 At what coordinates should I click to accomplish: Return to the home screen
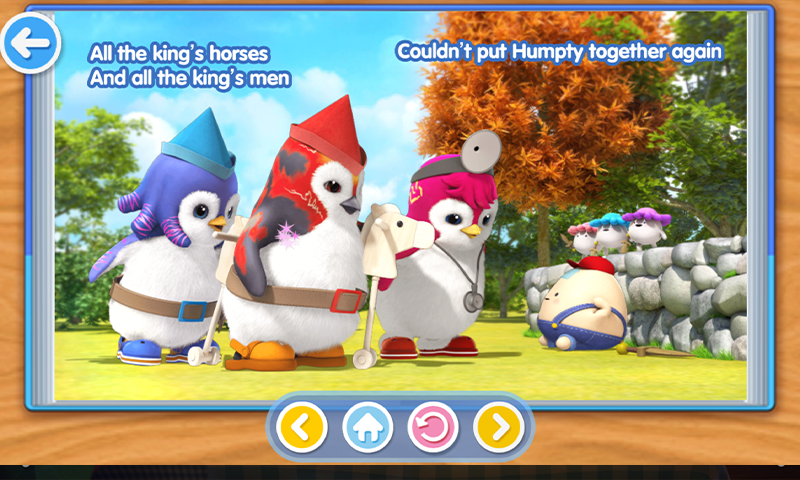[x=367, y=428]
